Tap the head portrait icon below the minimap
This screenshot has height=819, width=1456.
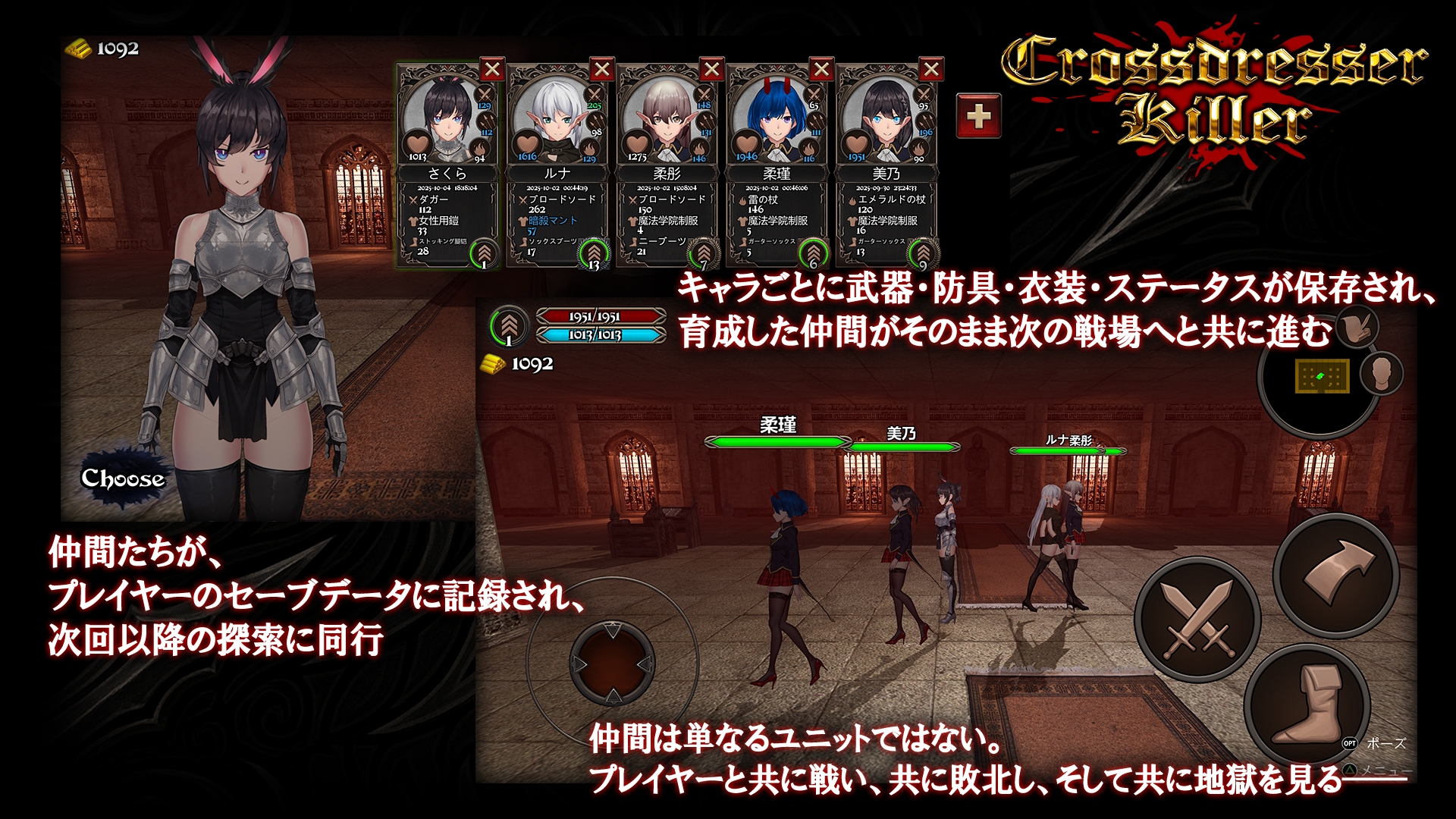[1382, 374]
